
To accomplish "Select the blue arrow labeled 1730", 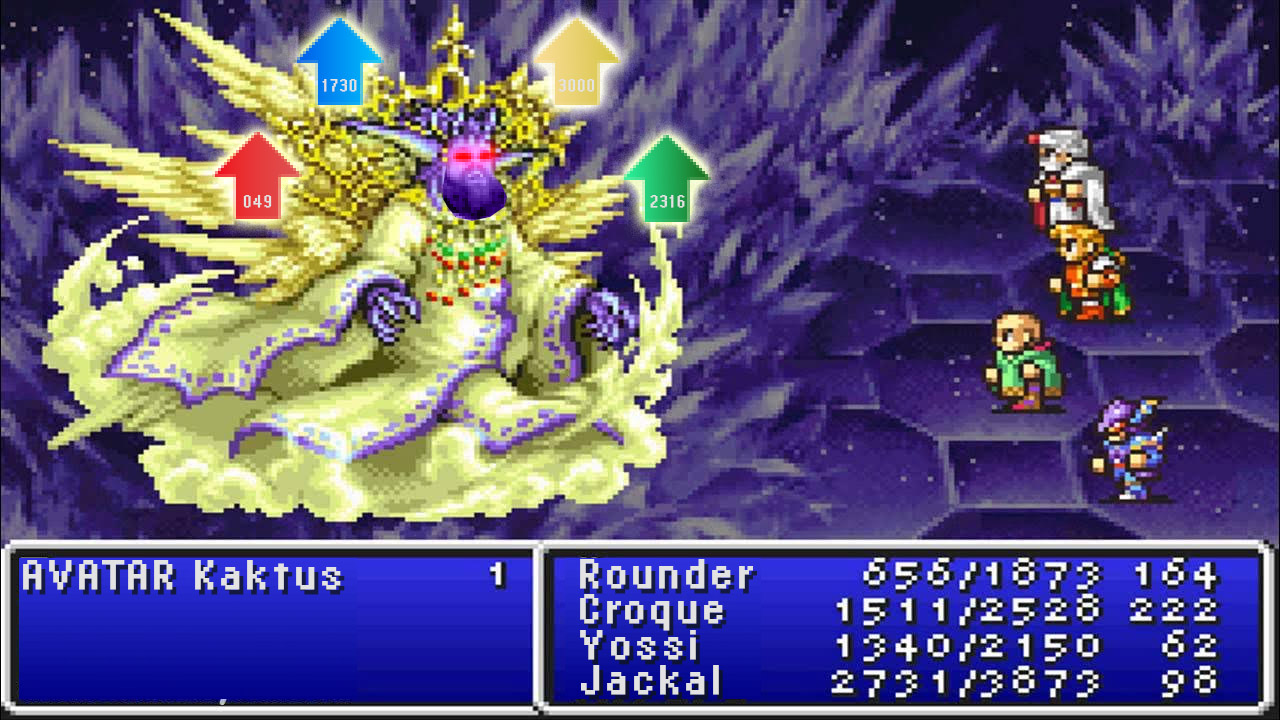I will [x=339, y=64].
